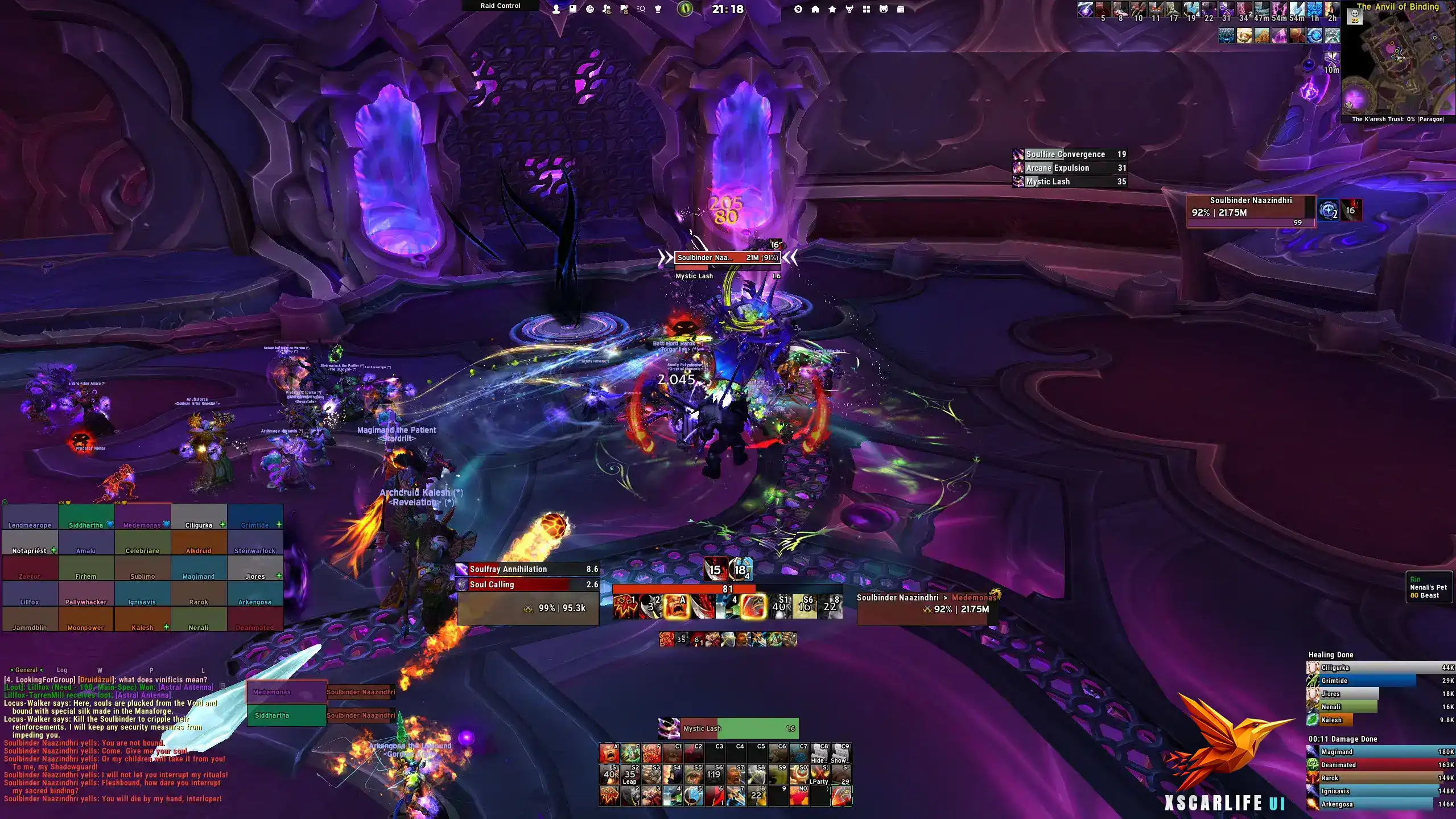The image size is (1456, 819).
Task: Target Notapriest in the raid frames
Action: [30, 542]
